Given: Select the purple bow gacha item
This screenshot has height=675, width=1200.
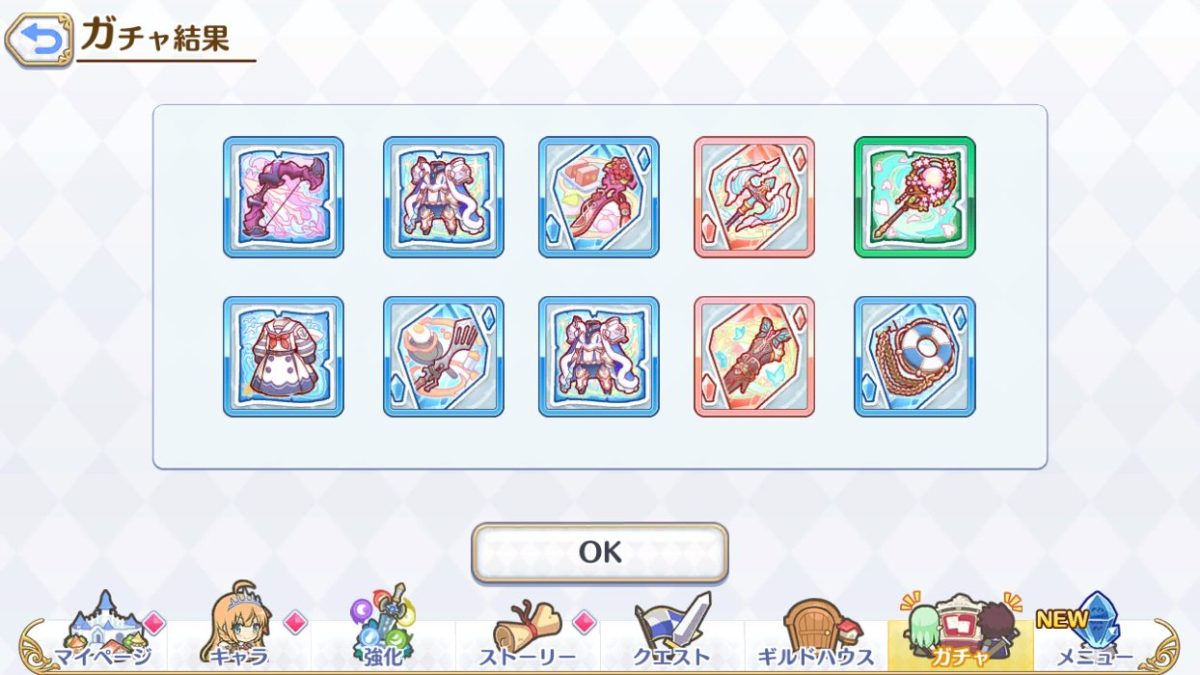Looking at the screenshot, I should tap(283, 197).
